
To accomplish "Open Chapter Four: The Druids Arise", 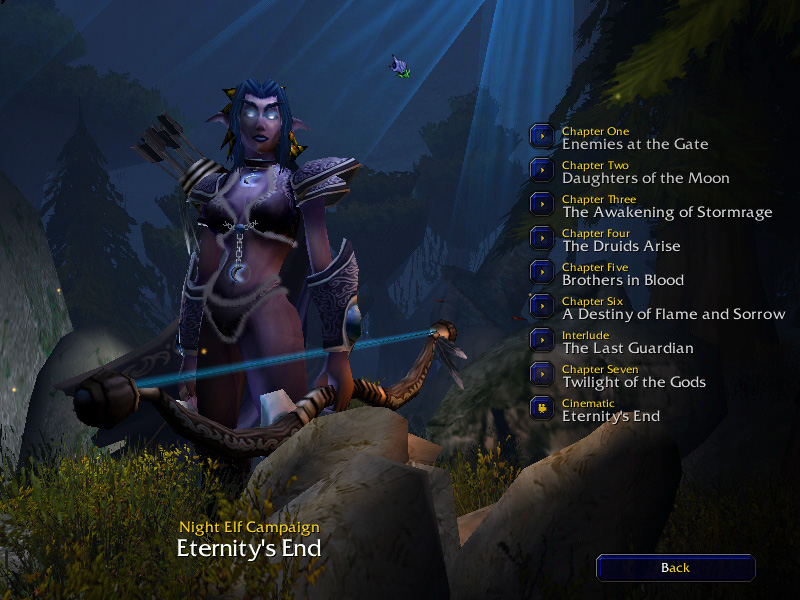I will [541, 238].
